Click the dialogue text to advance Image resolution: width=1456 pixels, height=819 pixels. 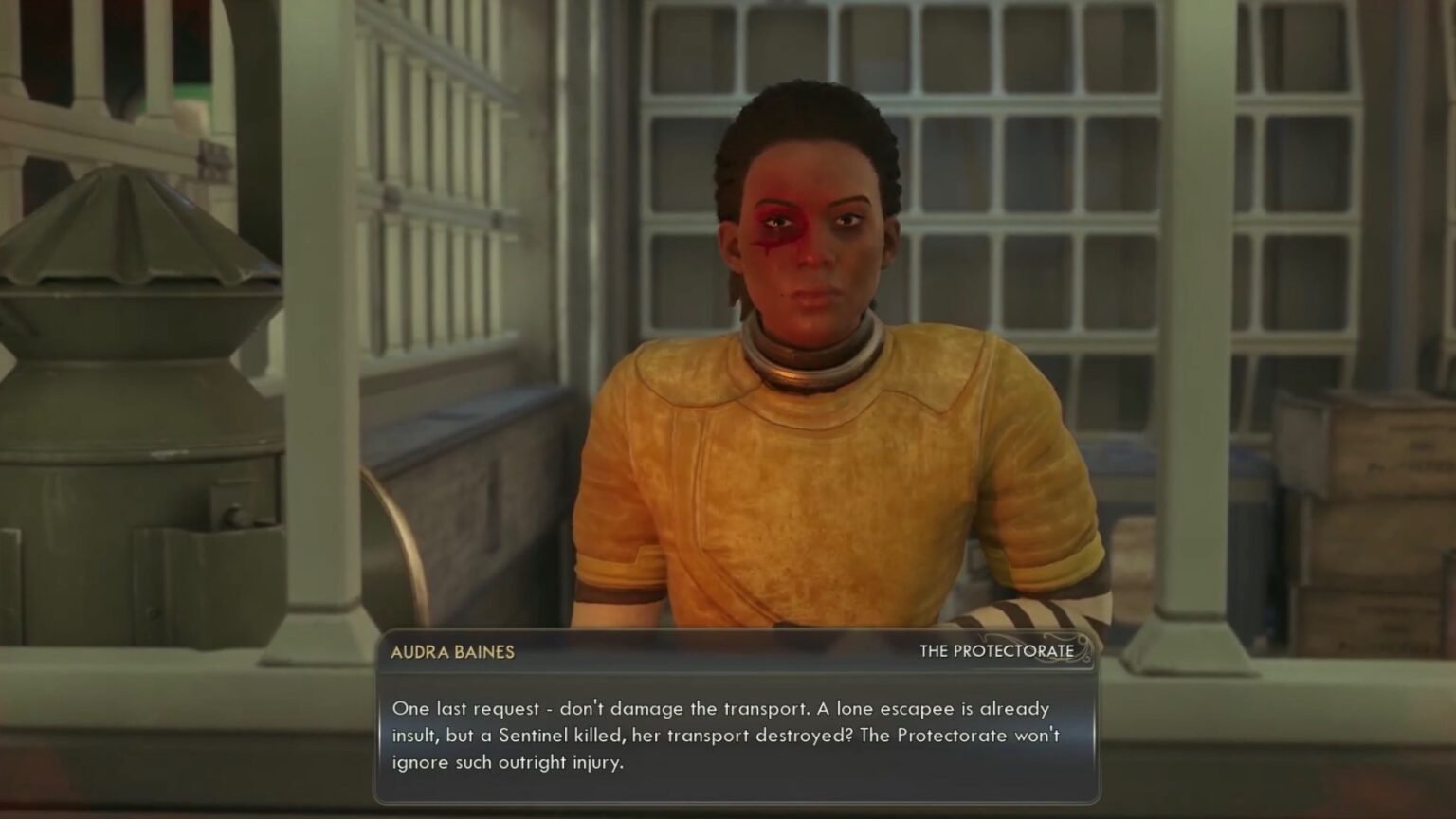point(730,735)
